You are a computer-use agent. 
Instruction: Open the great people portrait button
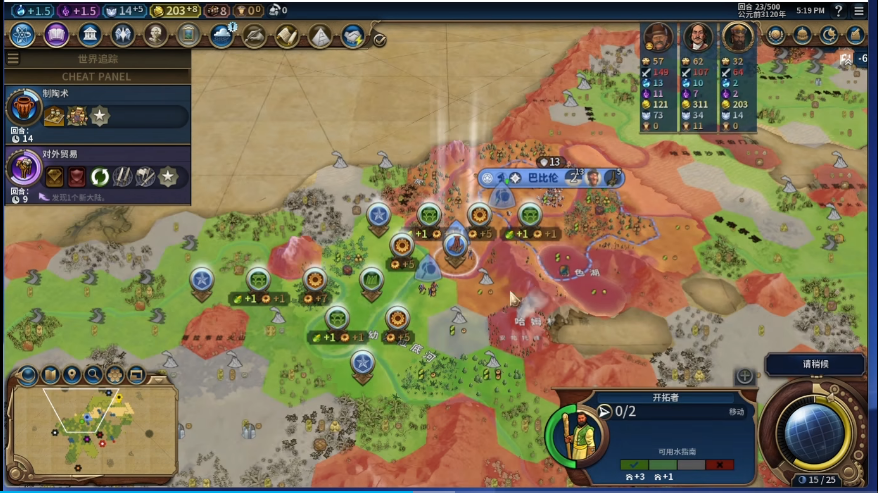coord(155,35)
